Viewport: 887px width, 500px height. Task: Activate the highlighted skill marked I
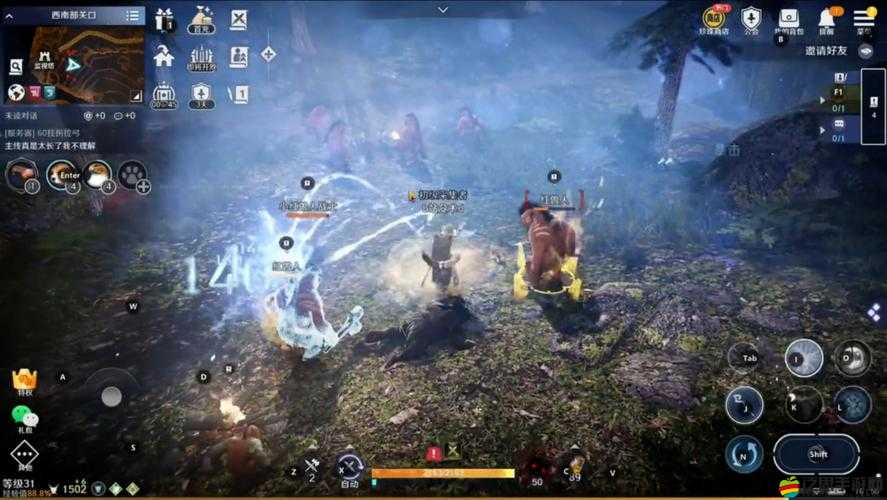tap(803, 358)
